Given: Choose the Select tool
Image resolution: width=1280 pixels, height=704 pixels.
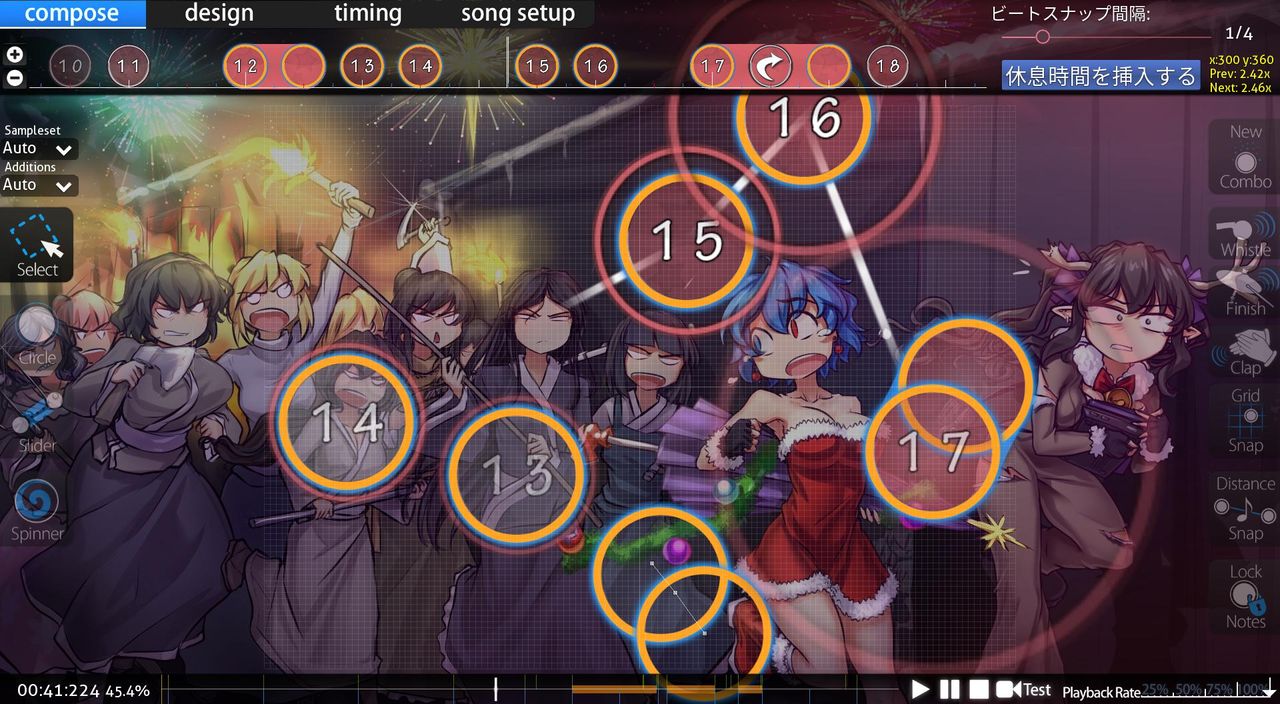Looking at the screenshot, I should [37, 245].
